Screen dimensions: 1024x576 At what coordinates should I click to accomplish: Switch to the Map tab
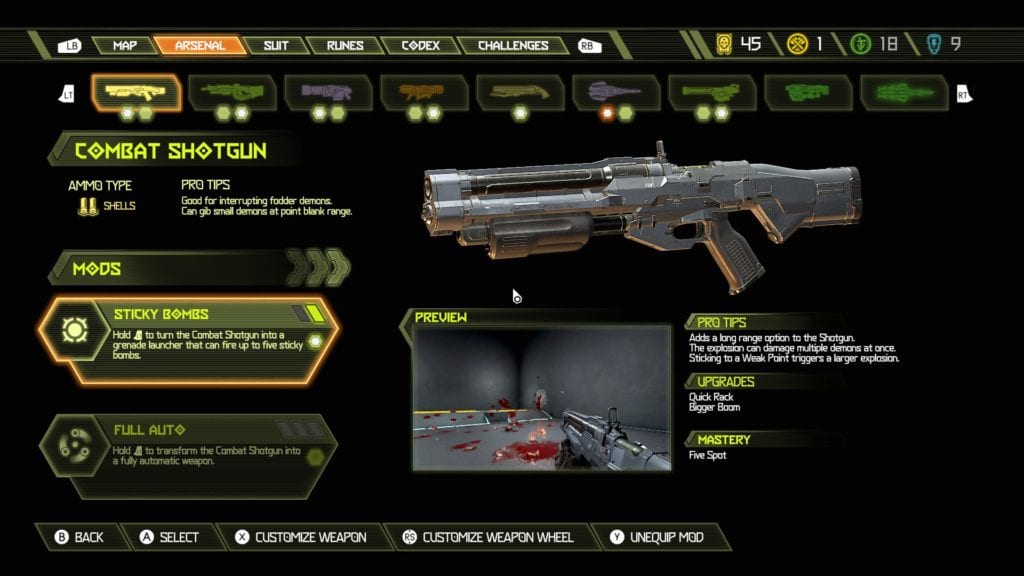point(125,45)
